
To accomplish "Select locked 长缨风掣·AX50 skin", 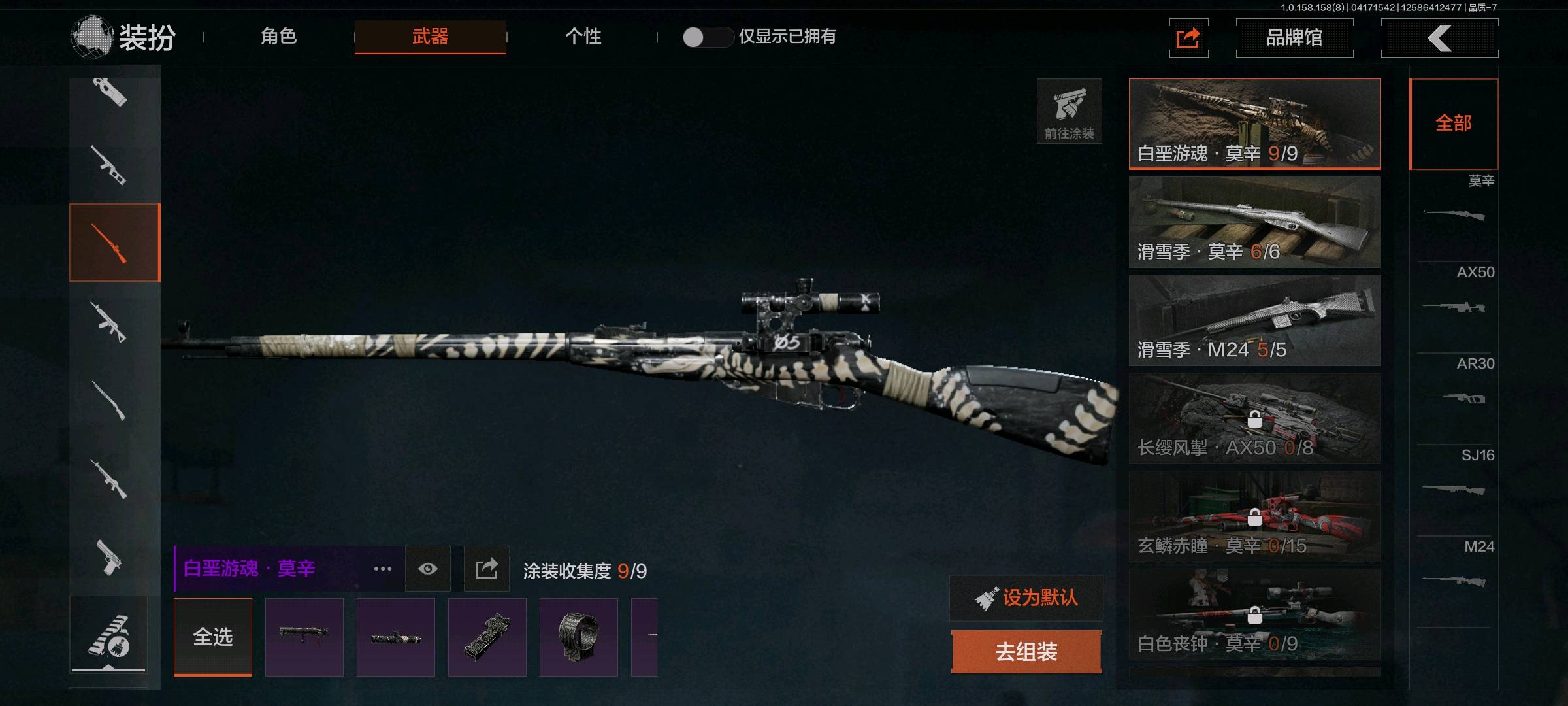I will tap(1254, 418).
